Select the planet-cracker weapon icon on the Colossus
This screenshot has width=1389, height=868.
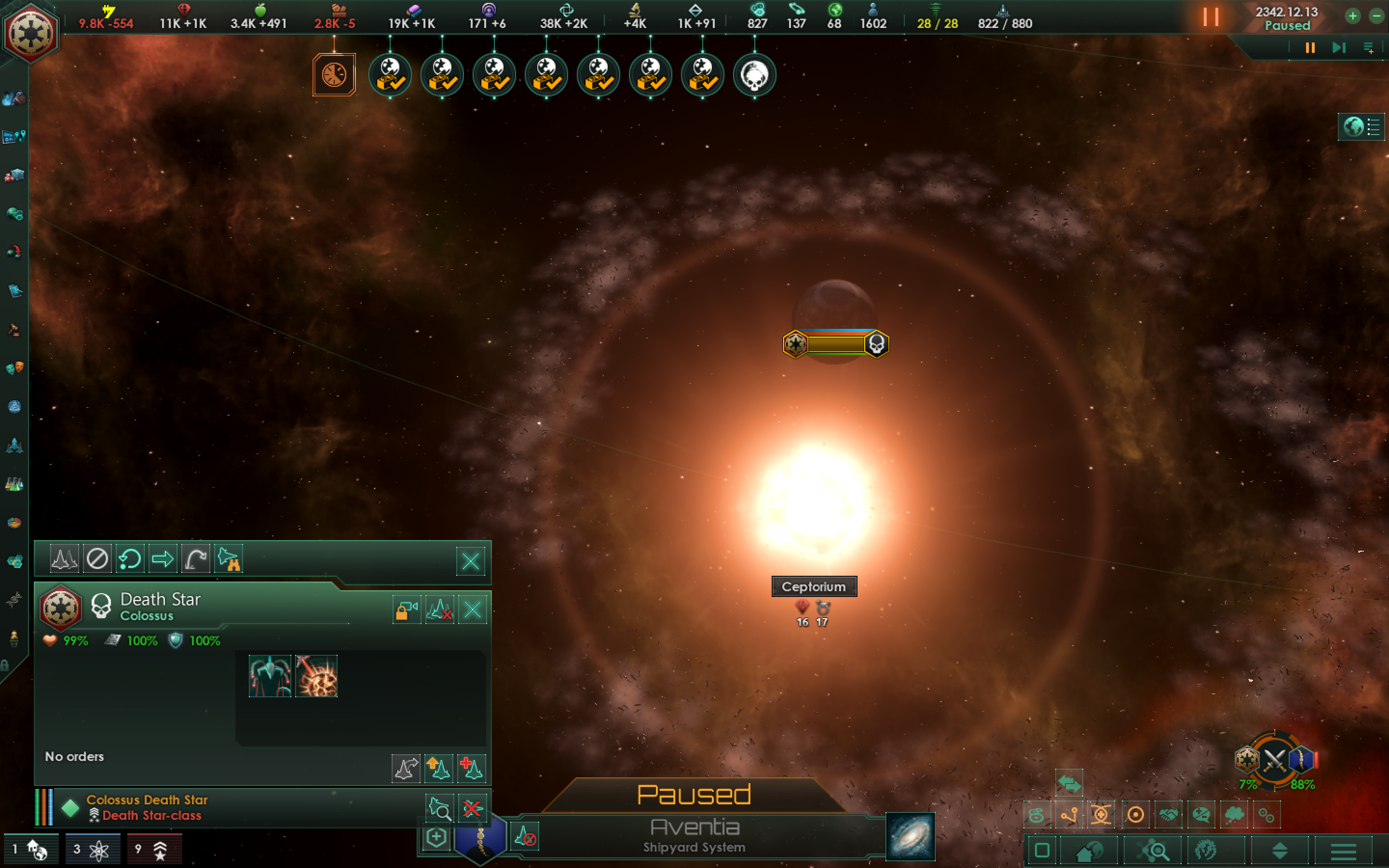(316, 676)
